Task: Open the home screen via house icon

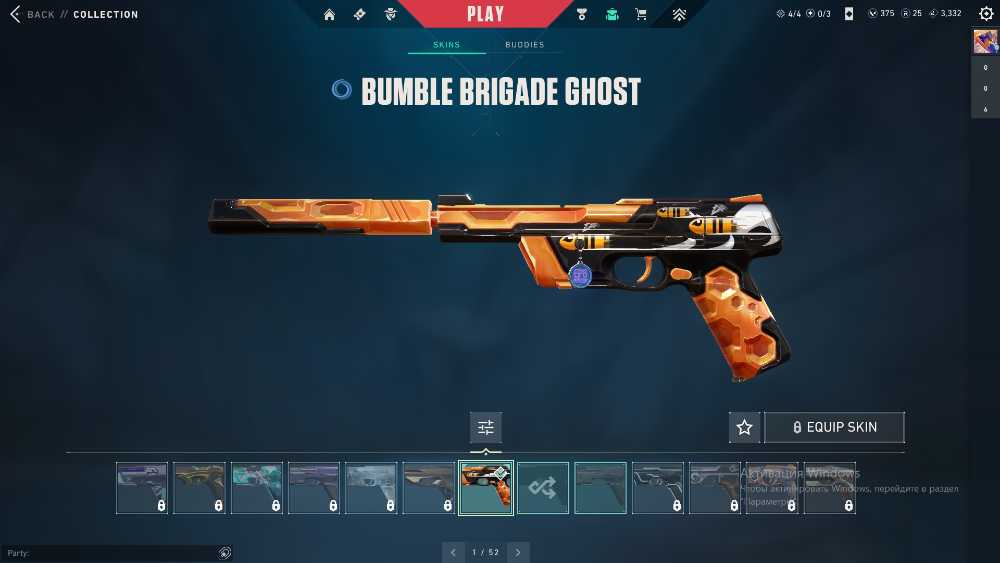Action: (x=329, y=14)
